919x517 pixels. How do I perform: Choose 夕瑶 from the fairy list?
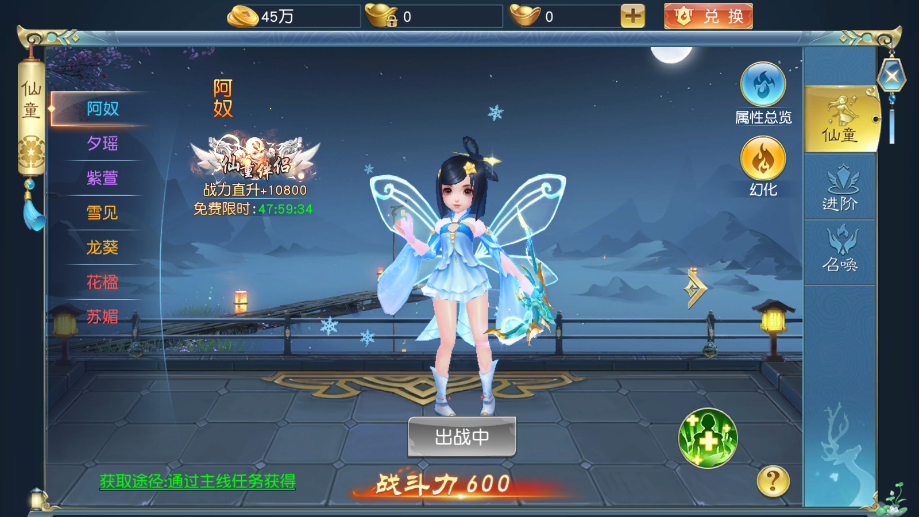[x=102, y=143]
